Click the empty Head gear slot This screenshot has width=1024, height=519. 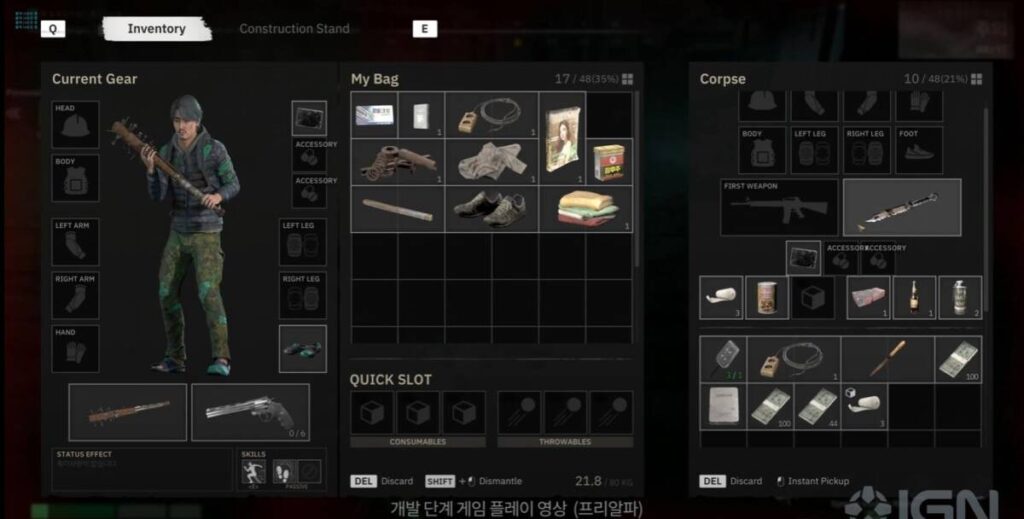[x=76, y=125]
